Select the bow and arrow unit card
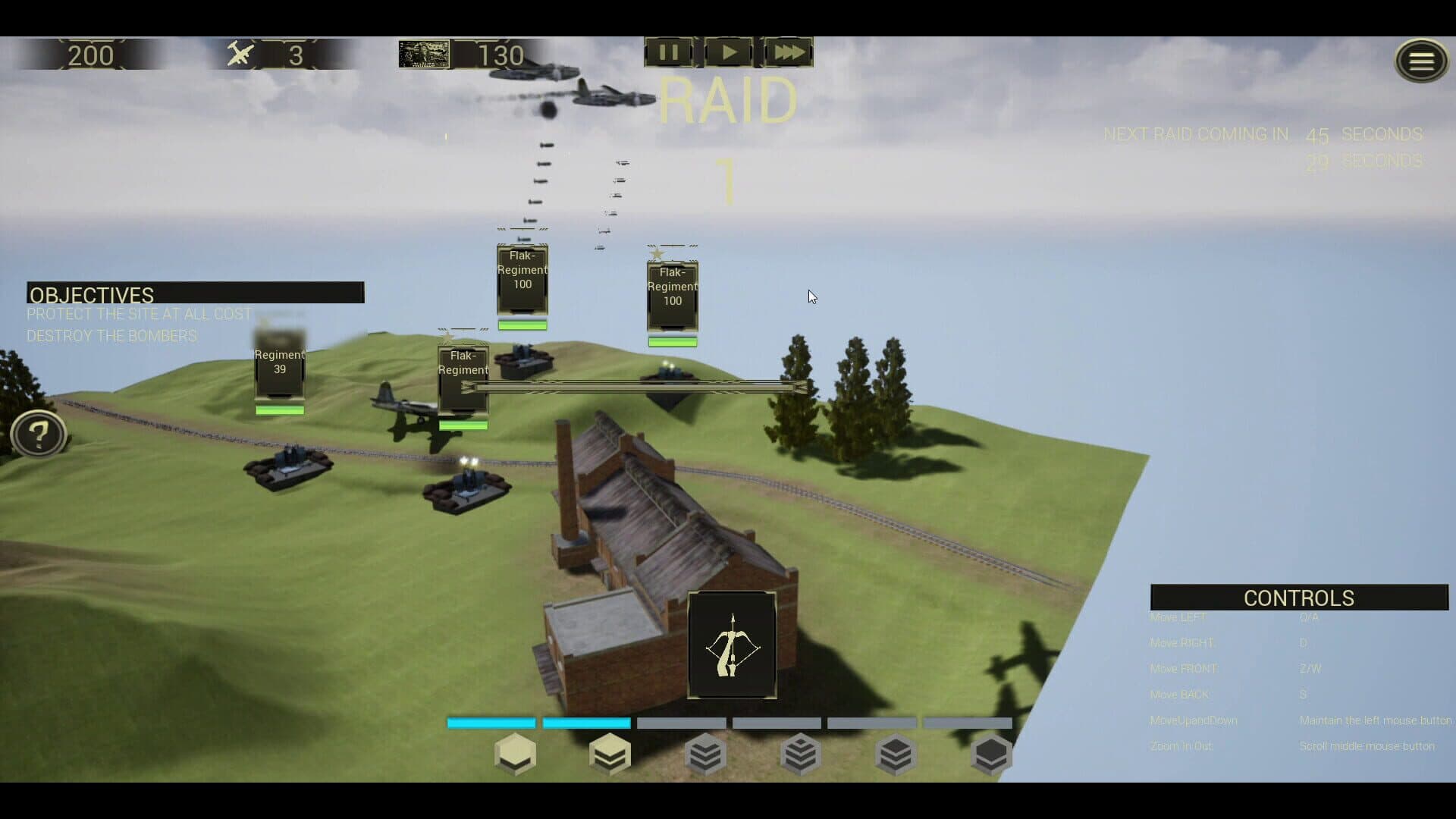1456x819 pixels. (x=732, y=645)
